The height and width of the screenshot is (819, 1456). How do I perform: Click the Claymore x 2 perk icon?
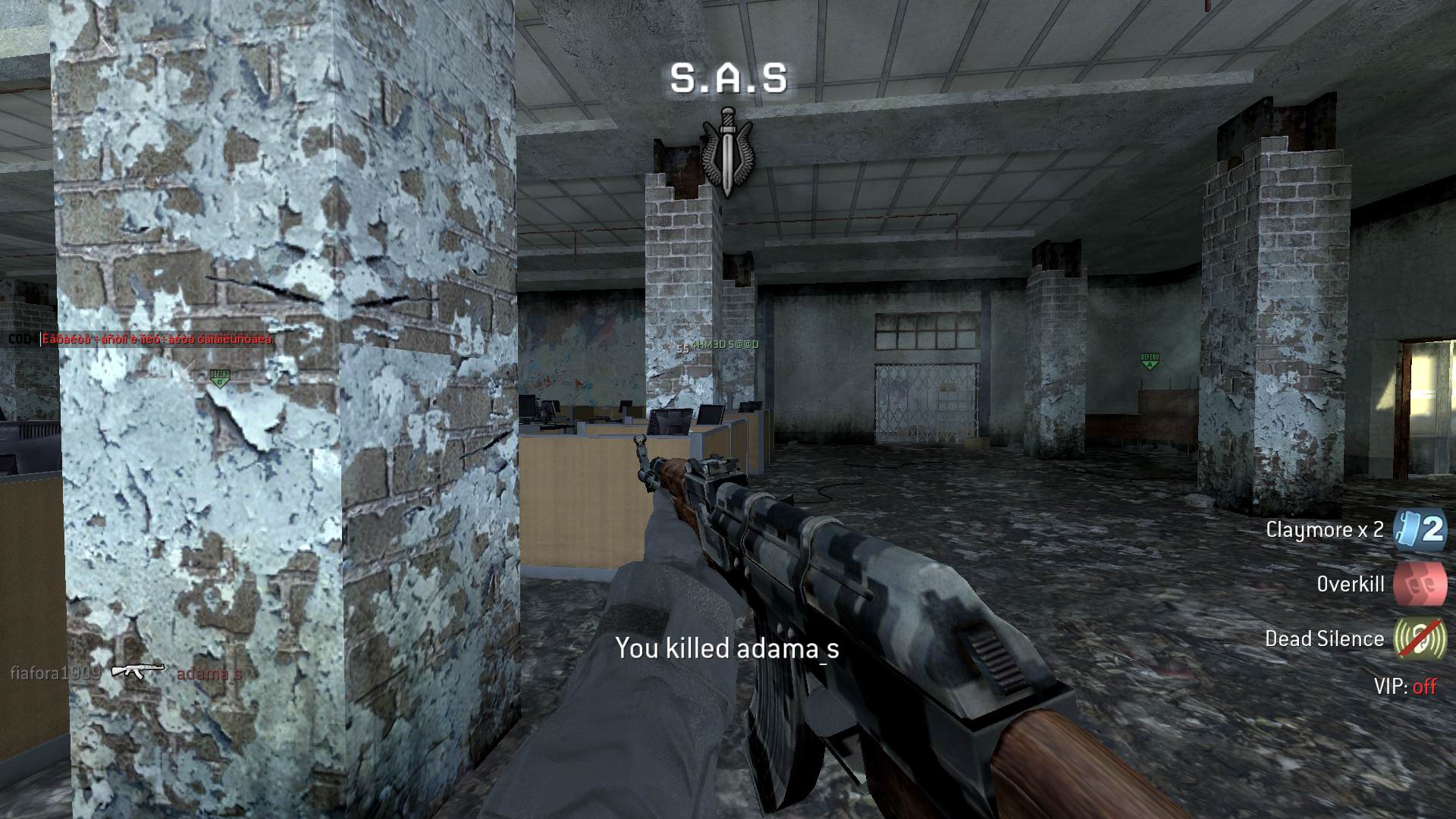pos(1421,529)
